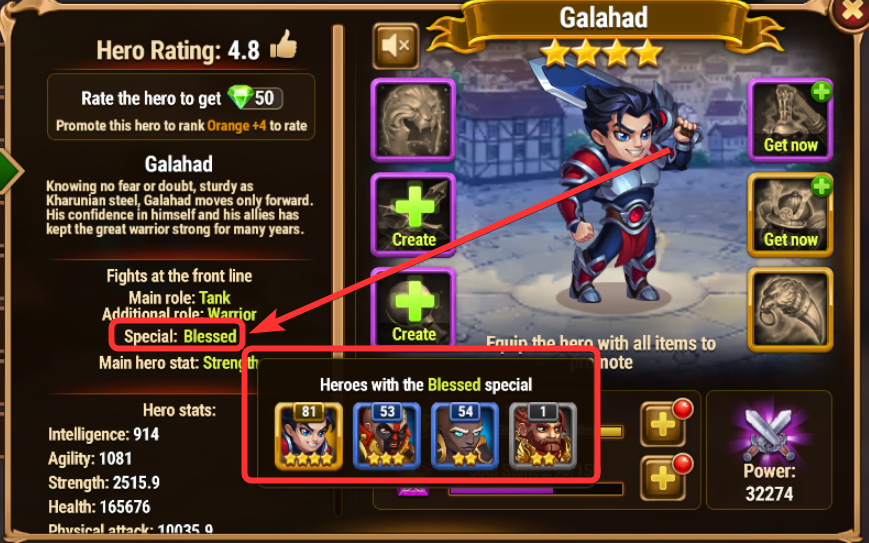The width and height of the screenshot is (869, 543).
Task: Click the thumbs-up hero rating icon
Action: [284, 46]
